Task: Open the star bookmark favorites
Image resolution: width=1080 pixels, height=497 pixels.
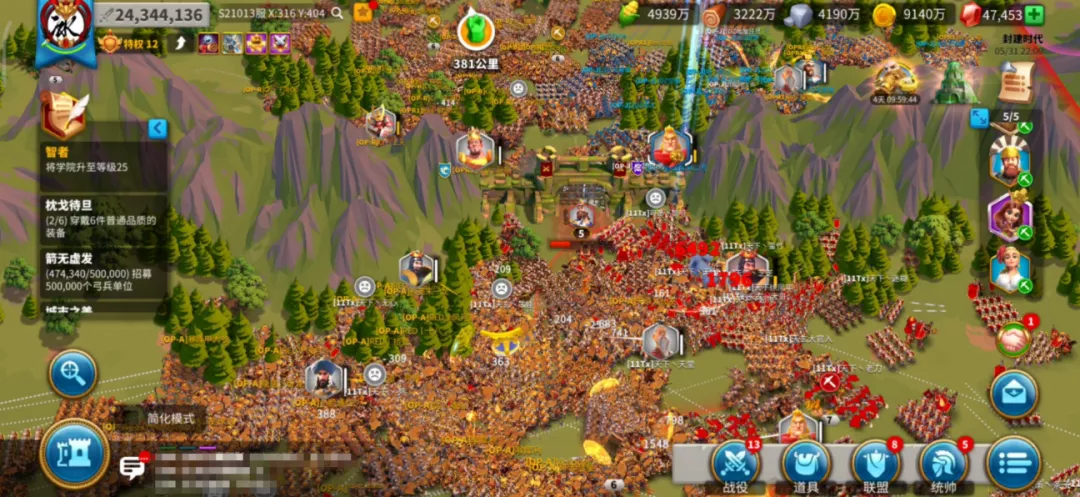Action: tap(363, 13)
